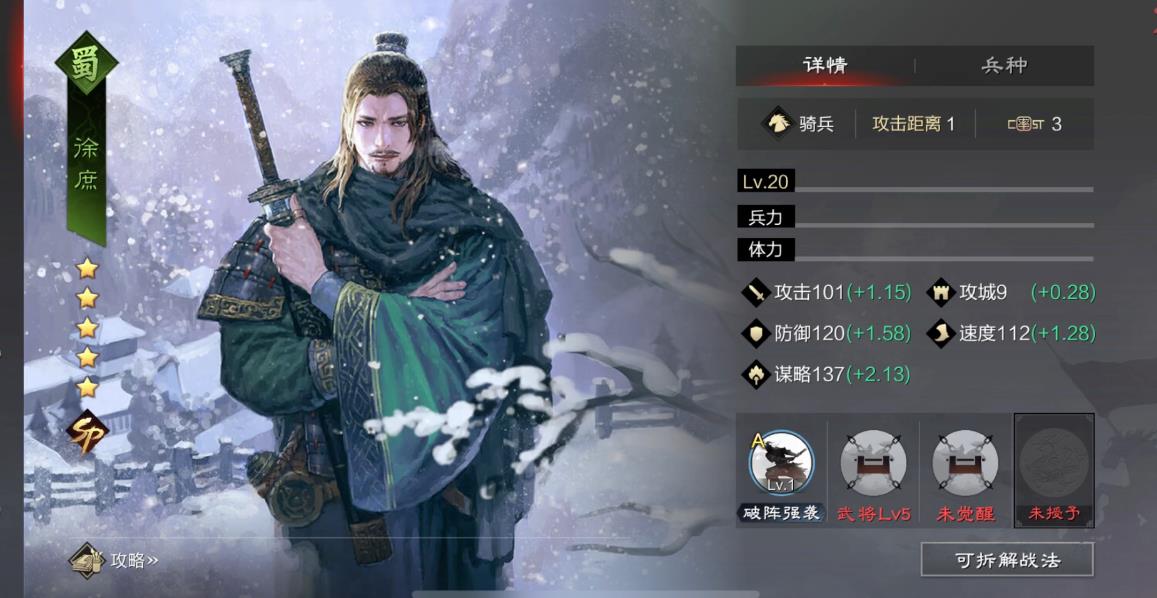
Task: Select the 未授予 empty slot
Action: point(1054,464)
